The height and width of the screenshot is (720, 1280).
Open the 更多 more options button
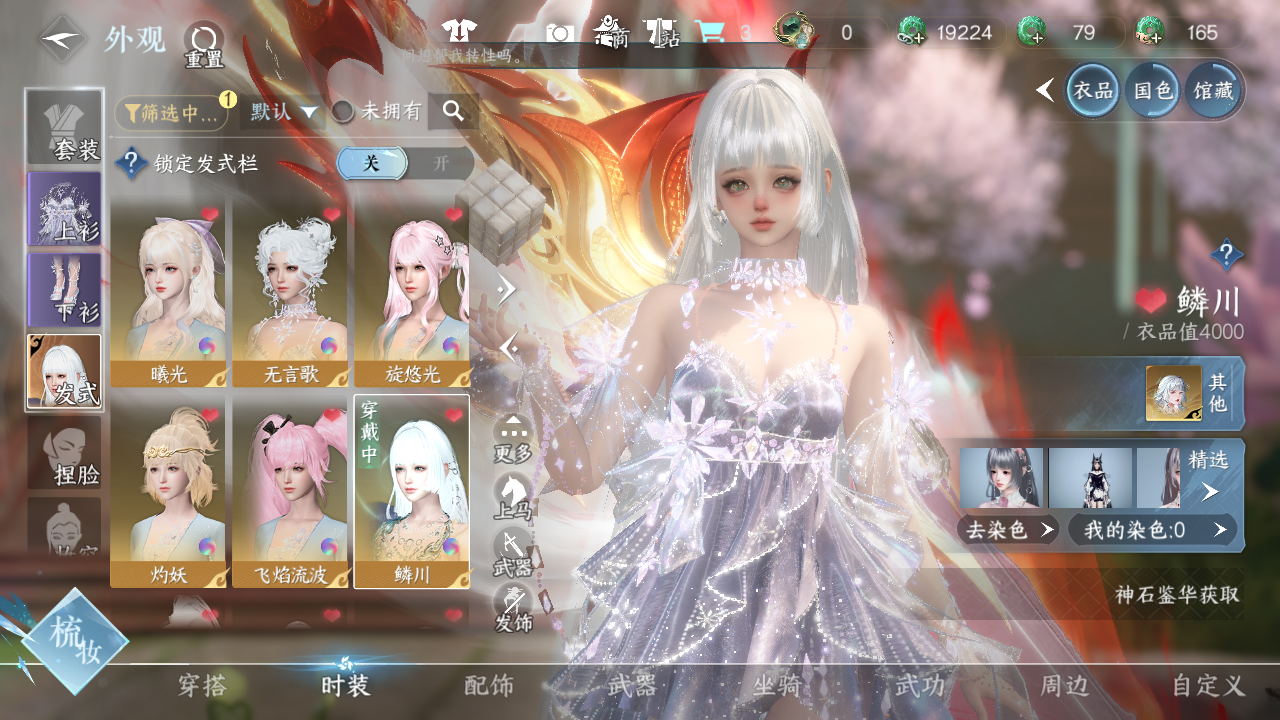513,439
